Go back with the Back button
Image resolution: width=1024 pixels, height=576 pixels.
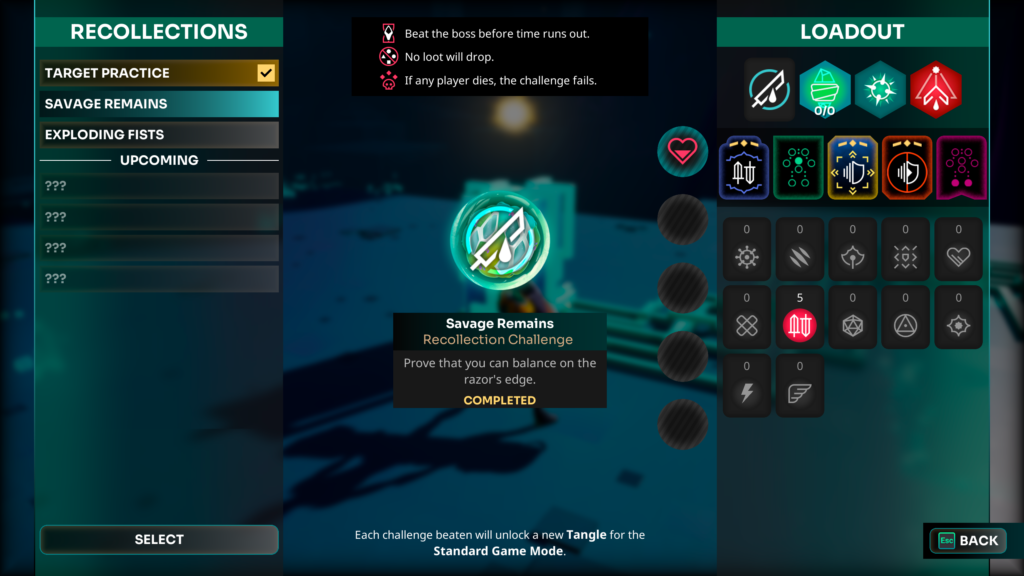pos(967,540)
